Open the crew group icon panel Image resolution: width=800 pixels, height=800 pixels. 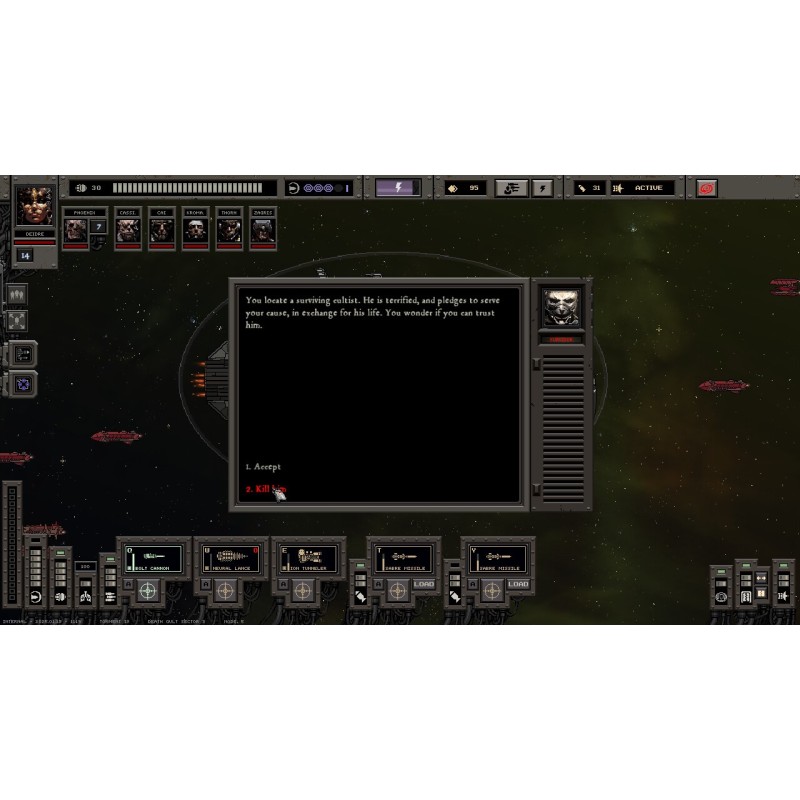click(17, 295)
